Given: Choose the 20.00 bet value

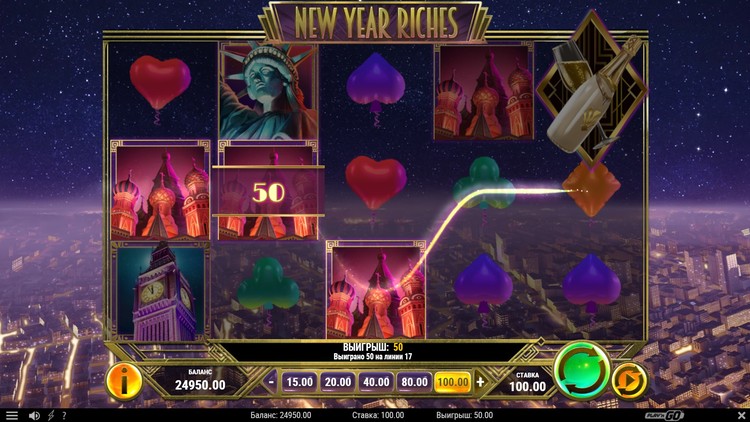Looking at the screenshot, I should 338,381.
